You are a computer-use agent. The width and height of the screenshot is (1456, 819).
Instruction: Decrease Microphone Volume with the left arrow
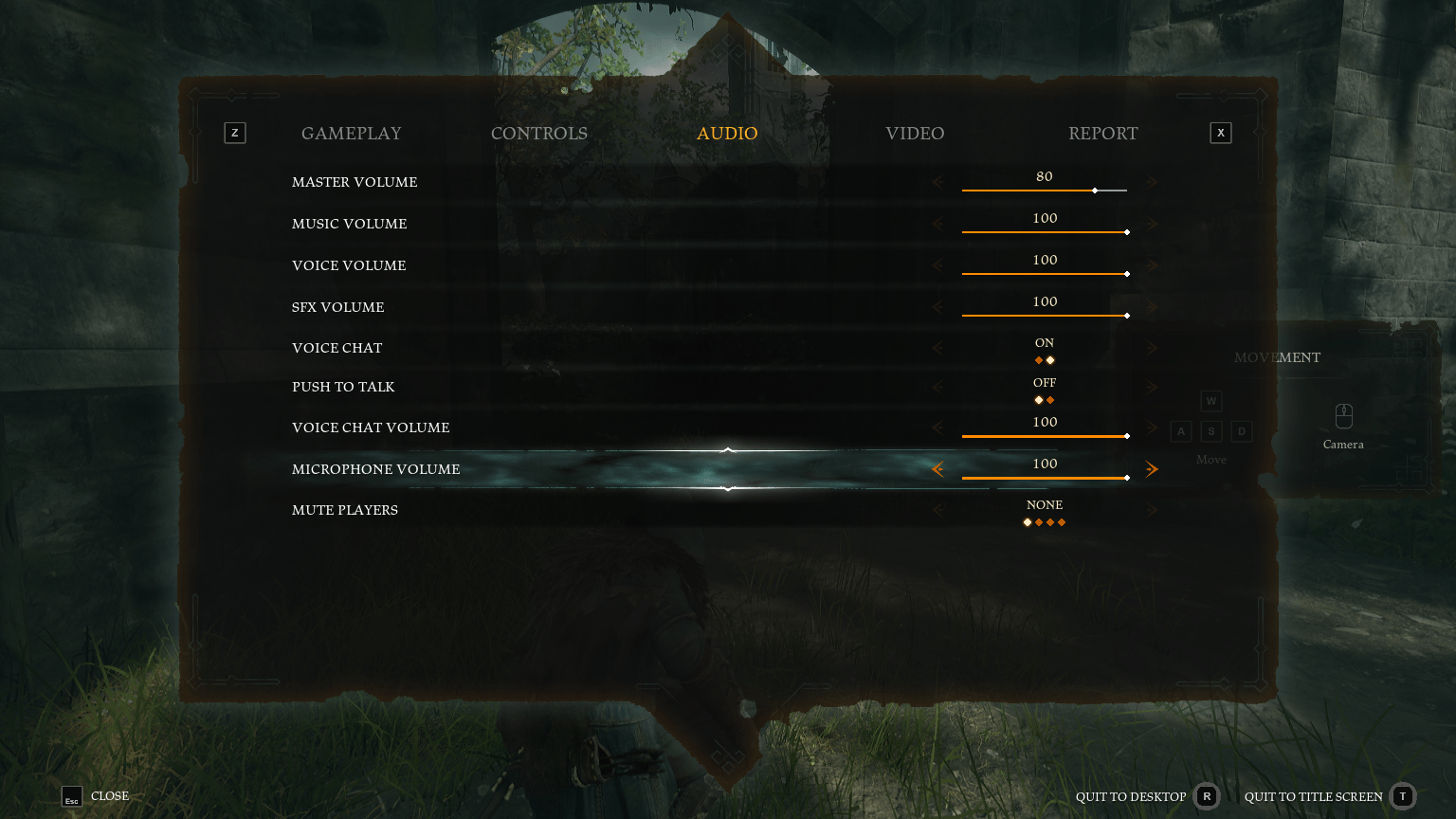click(x=937, y=469)
